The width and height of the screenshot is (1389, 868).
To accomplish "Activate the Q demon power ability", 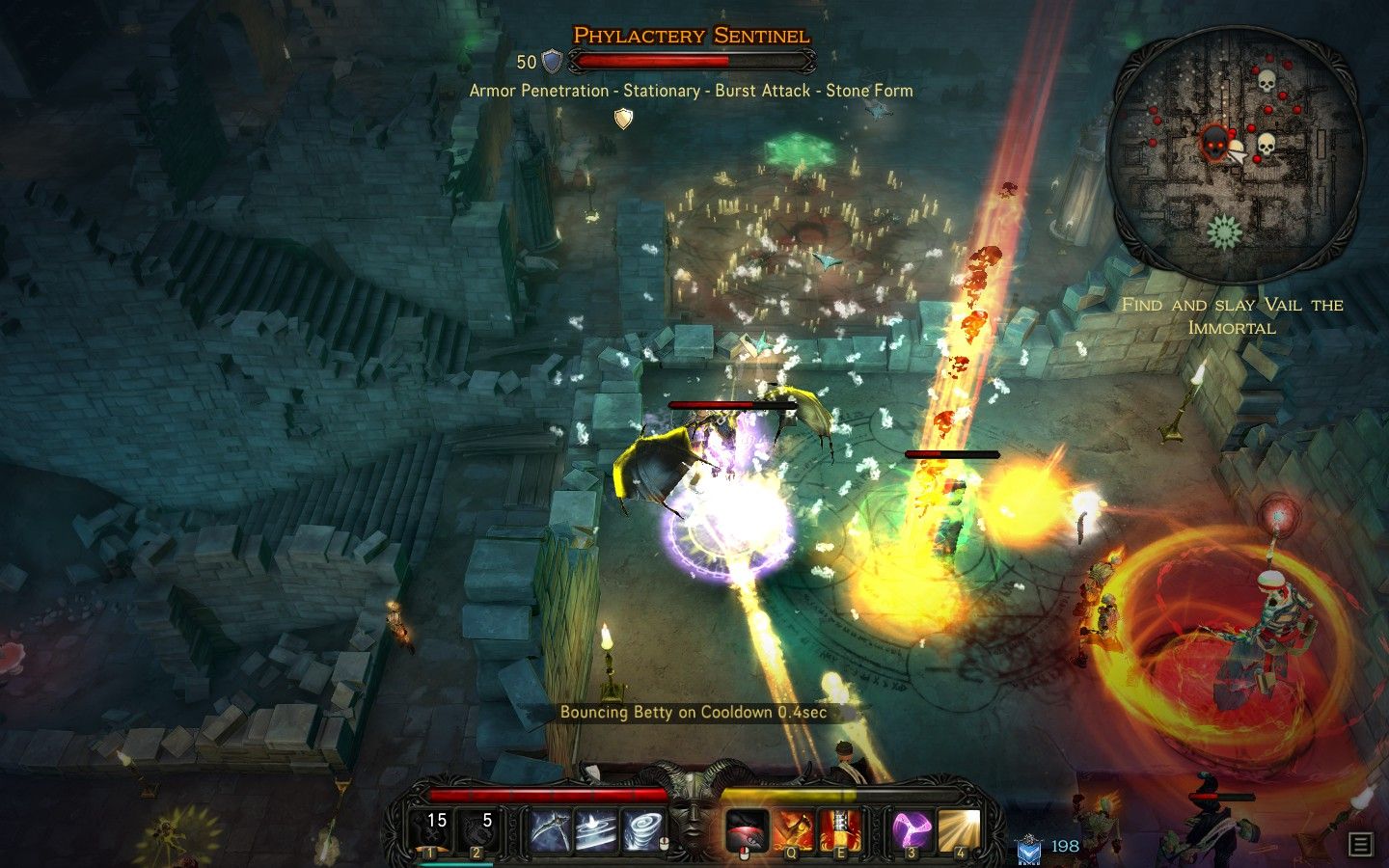I will [795, 827].
